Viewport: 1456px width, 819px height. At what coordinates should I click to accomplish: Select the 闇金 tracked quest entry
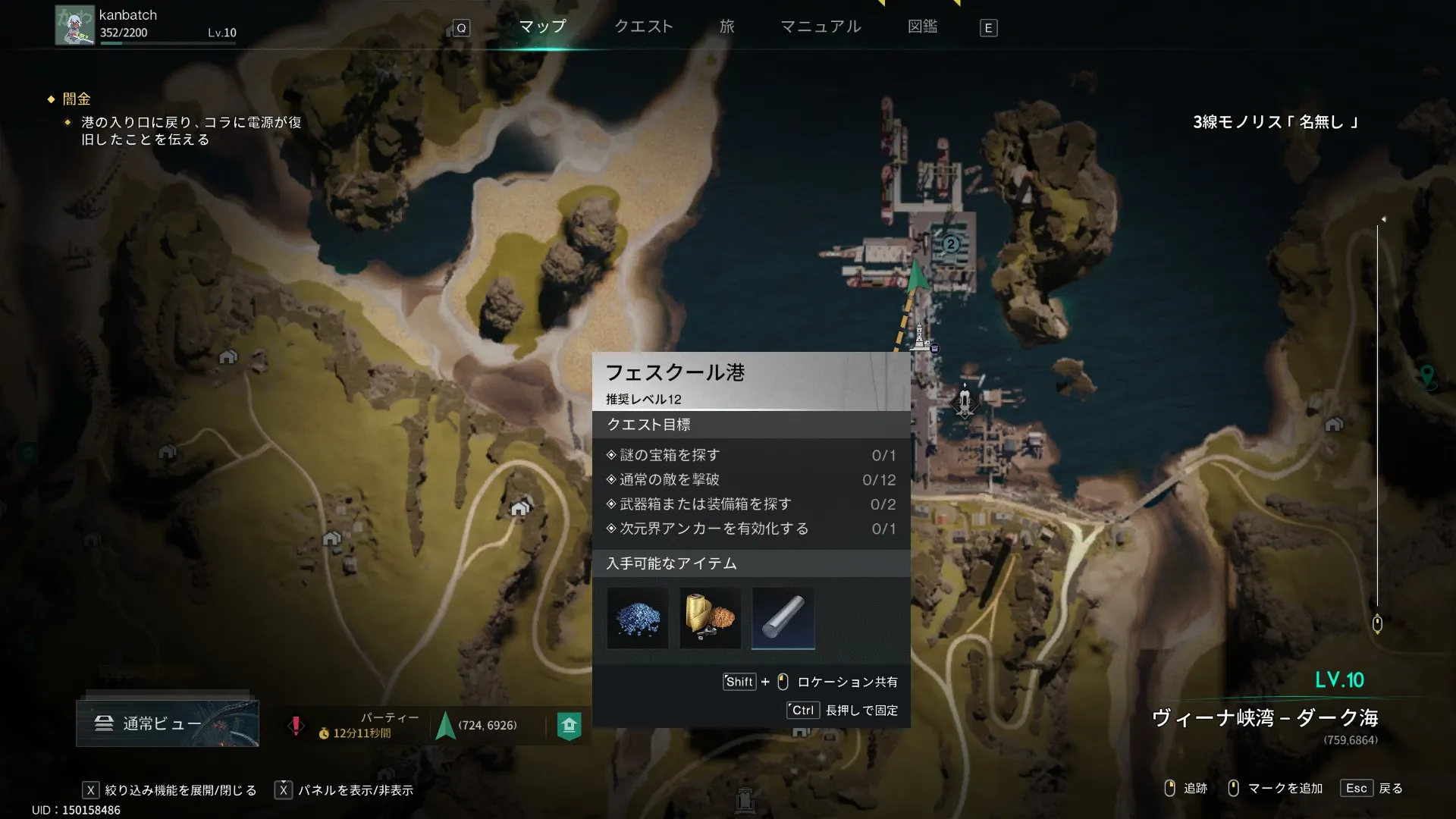pyautogui.click(x=77, y=99)
